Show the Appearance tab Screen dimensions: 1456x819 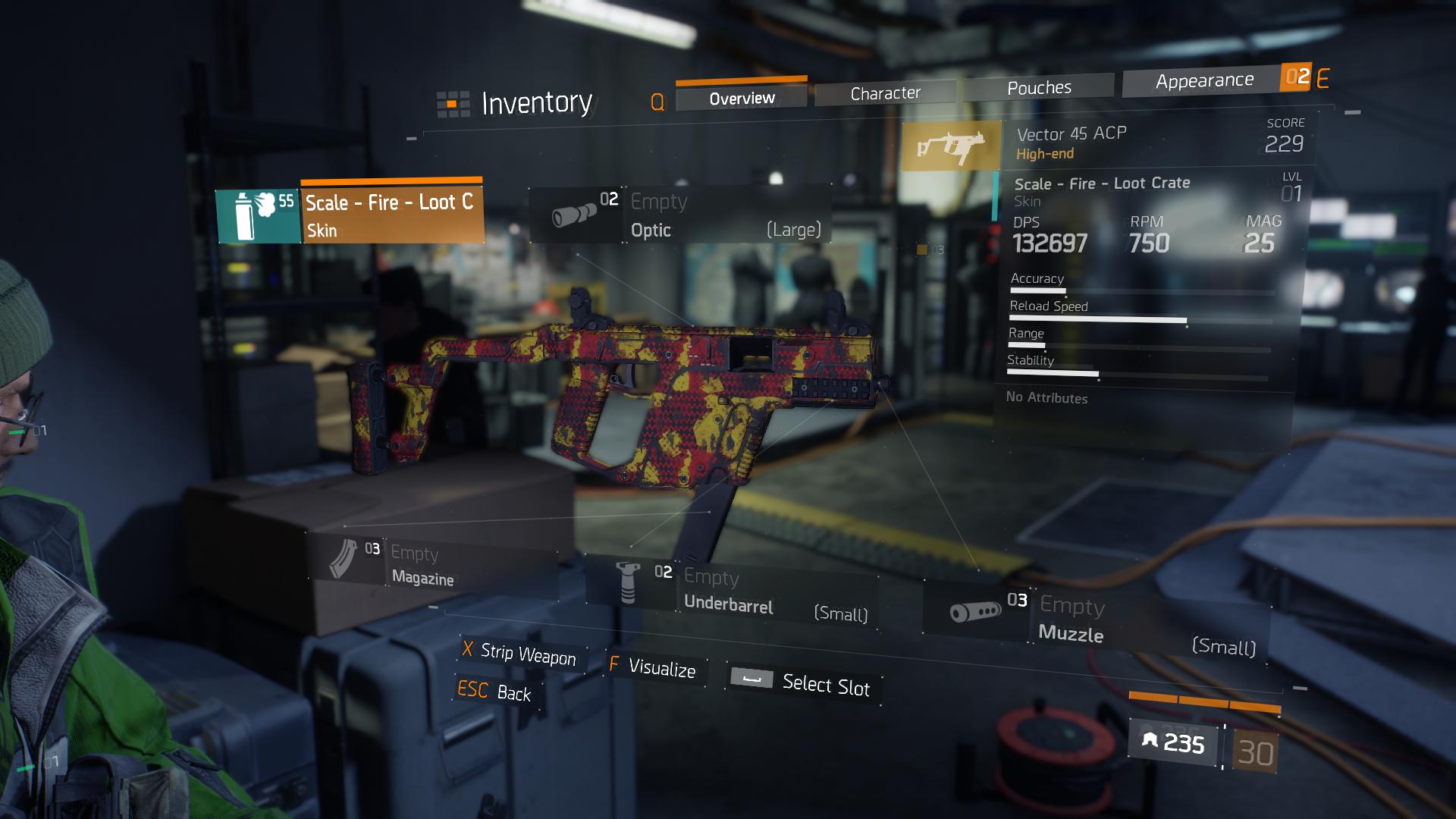point(1203,80)
